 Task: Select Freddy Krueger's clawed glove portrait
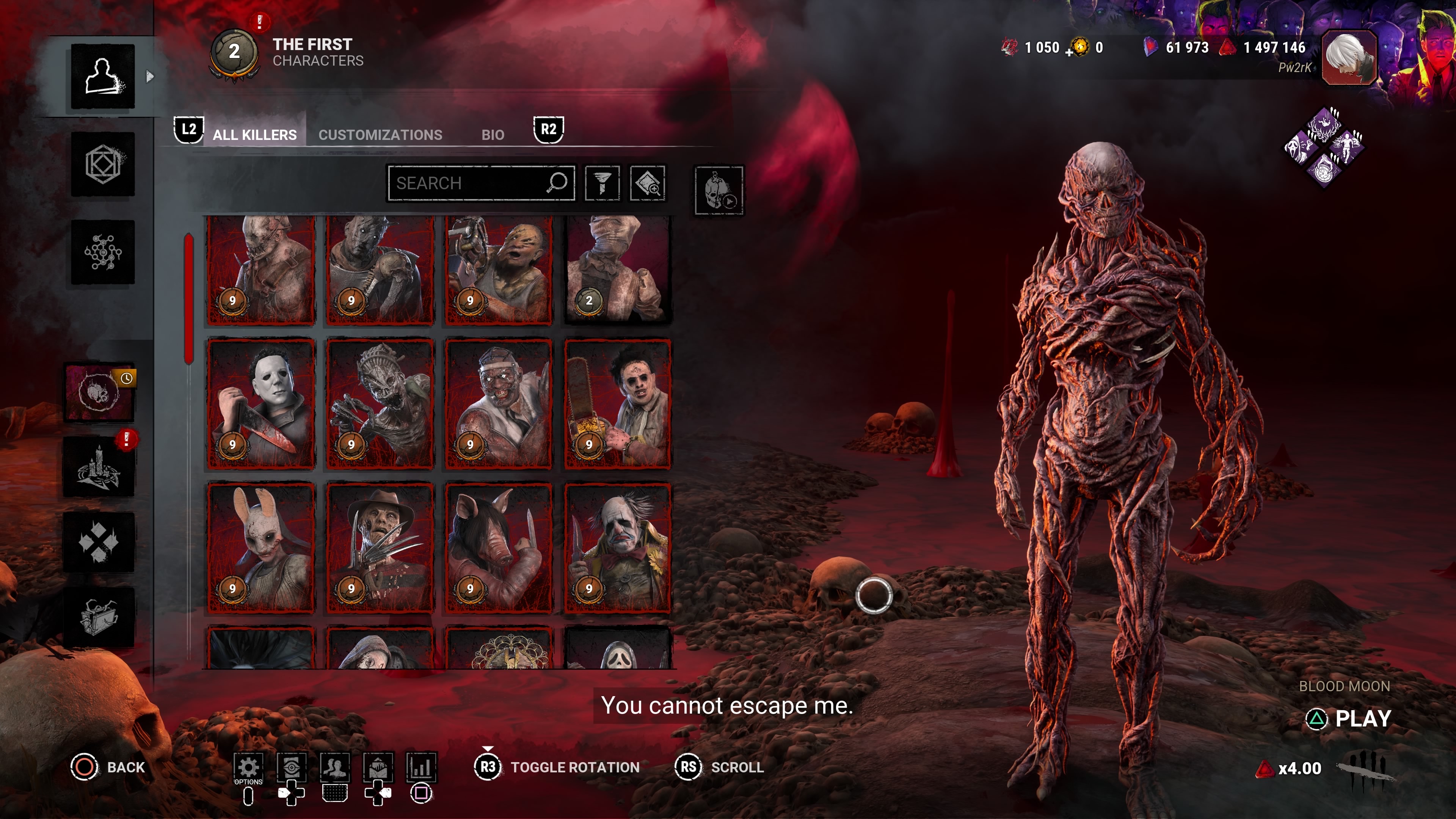click(380, 547)
